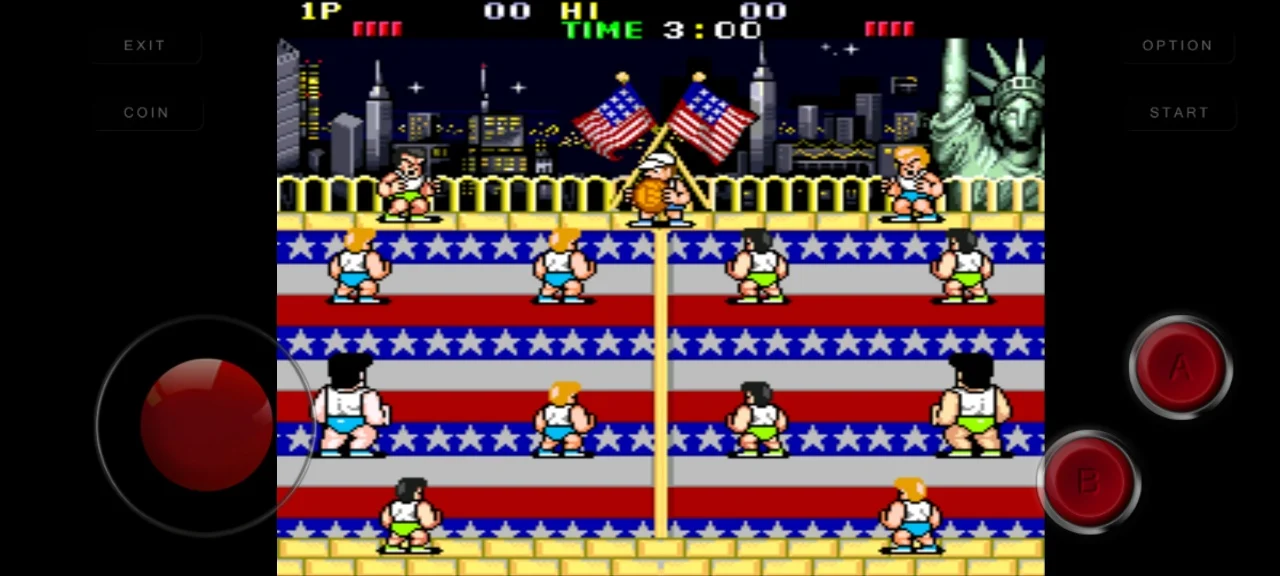Viewport: 1280px width, 576px height.
Task: Tap the red virtual joystick
Action: point(206,424)
